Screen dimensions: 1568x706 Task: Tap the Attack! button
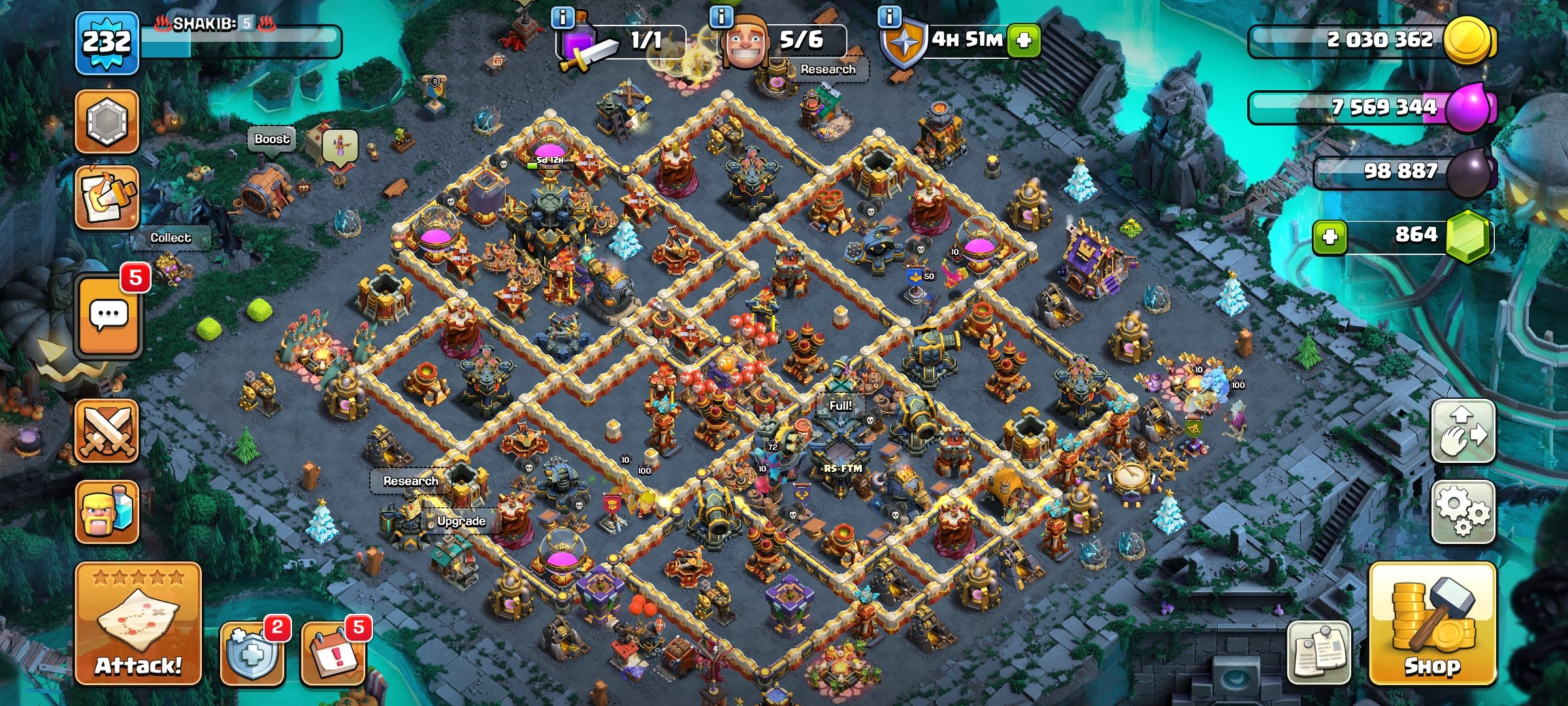[138, 624]
